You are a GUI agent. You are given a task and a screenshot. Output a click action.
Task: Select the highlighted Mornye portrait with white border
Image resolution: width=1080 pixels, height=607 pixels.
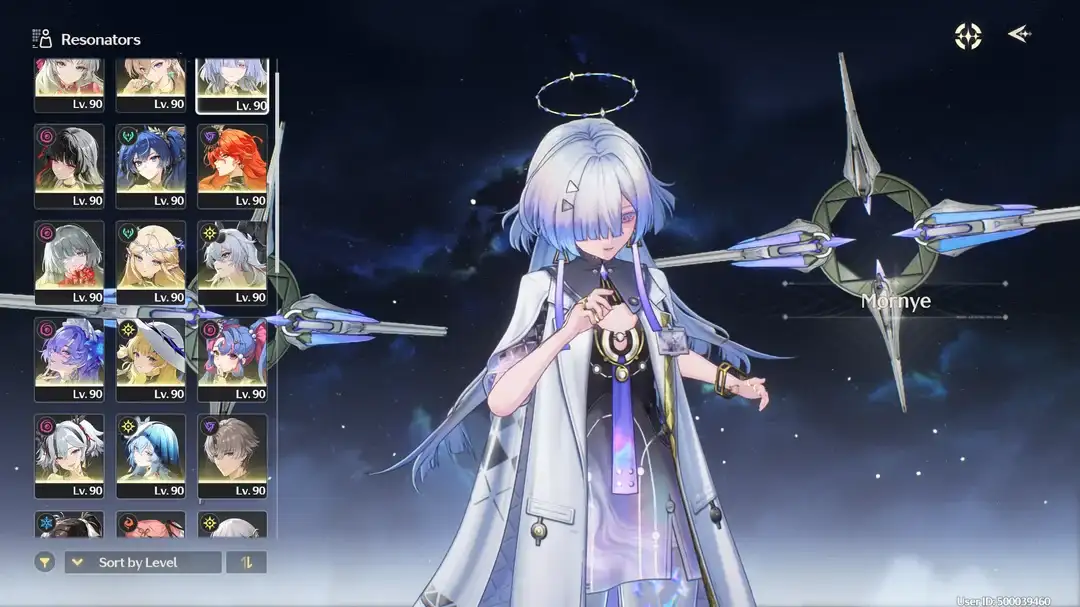232,85
